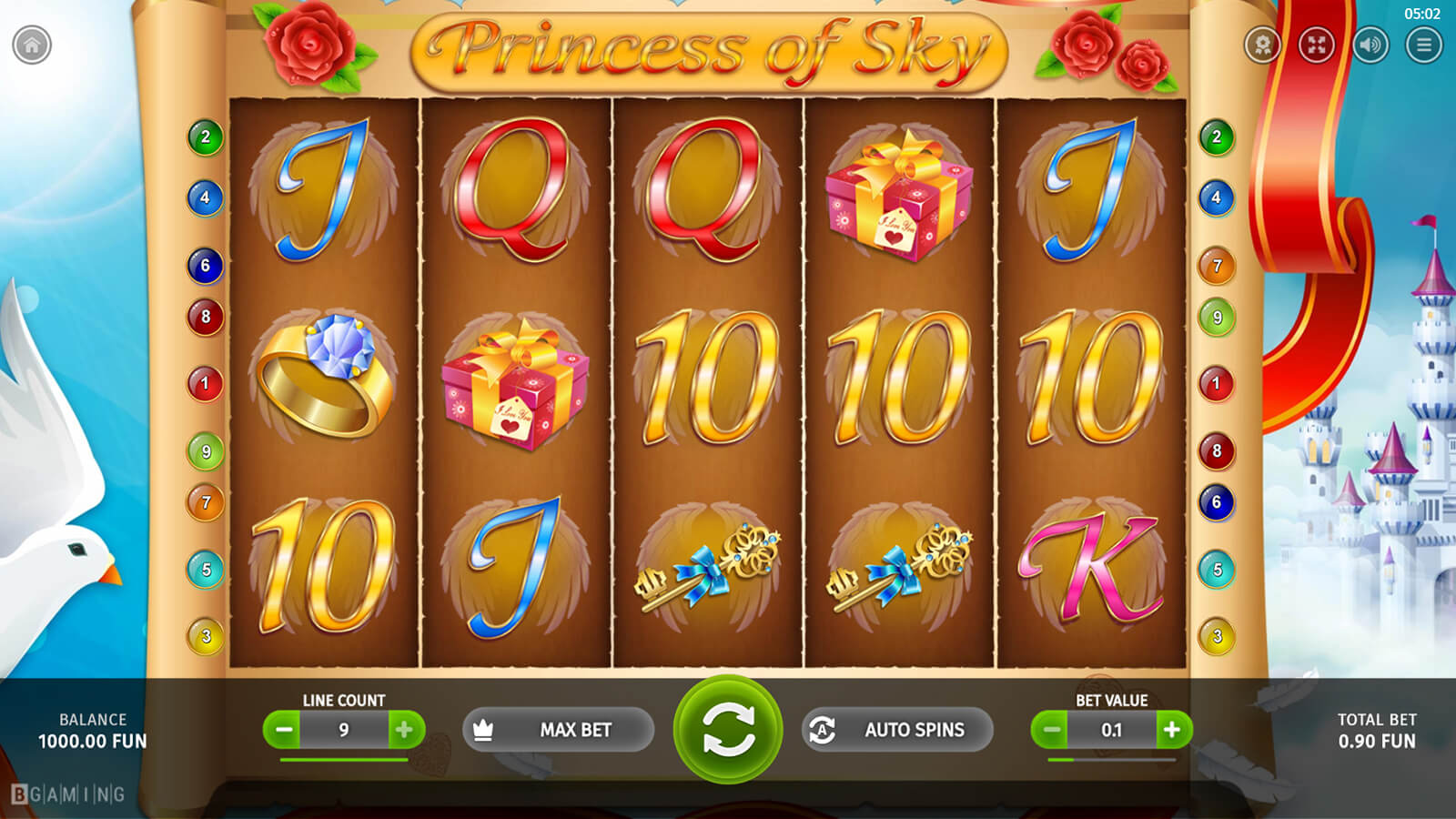Viewport: 1456px width, 819px height.
Task: Open the AUTO SPINS option
Action: coord(896,730)
